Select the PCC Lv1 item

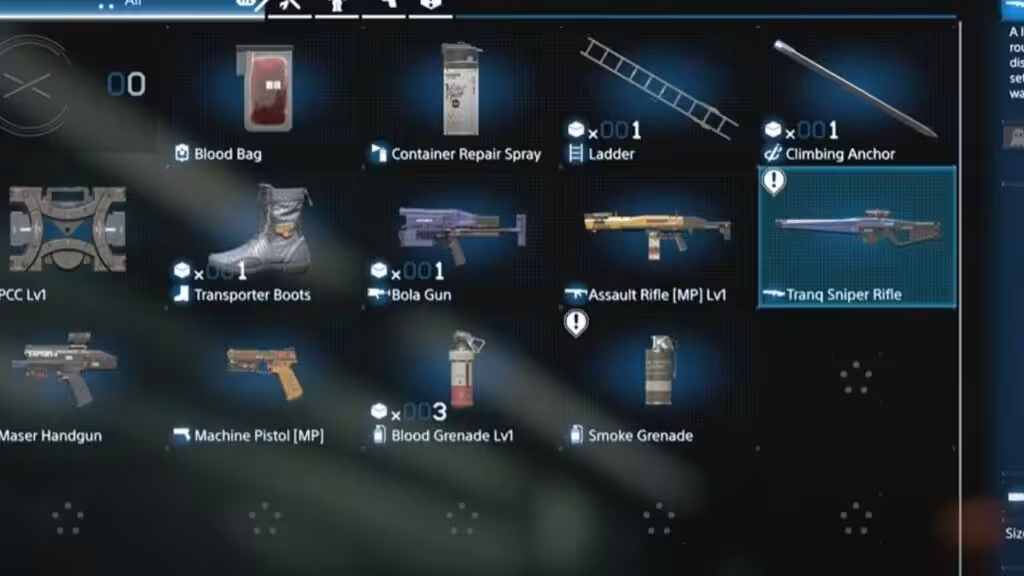coord(67,238)
